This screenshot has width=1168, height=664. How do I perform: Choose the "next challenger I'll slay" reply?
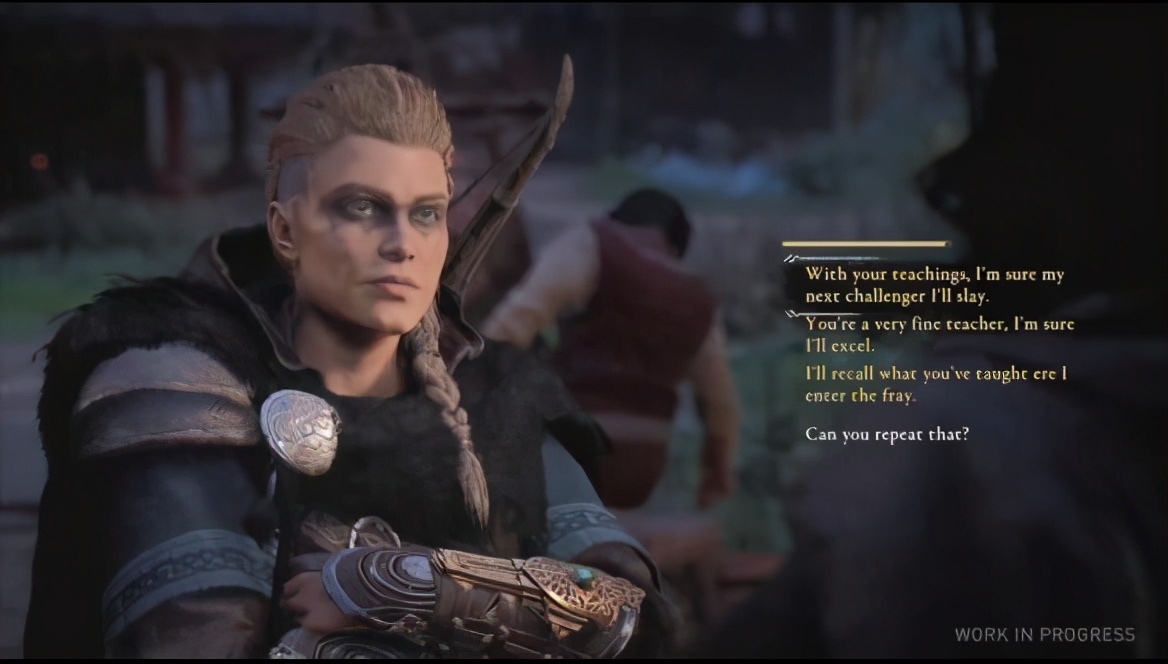[935, 285]
